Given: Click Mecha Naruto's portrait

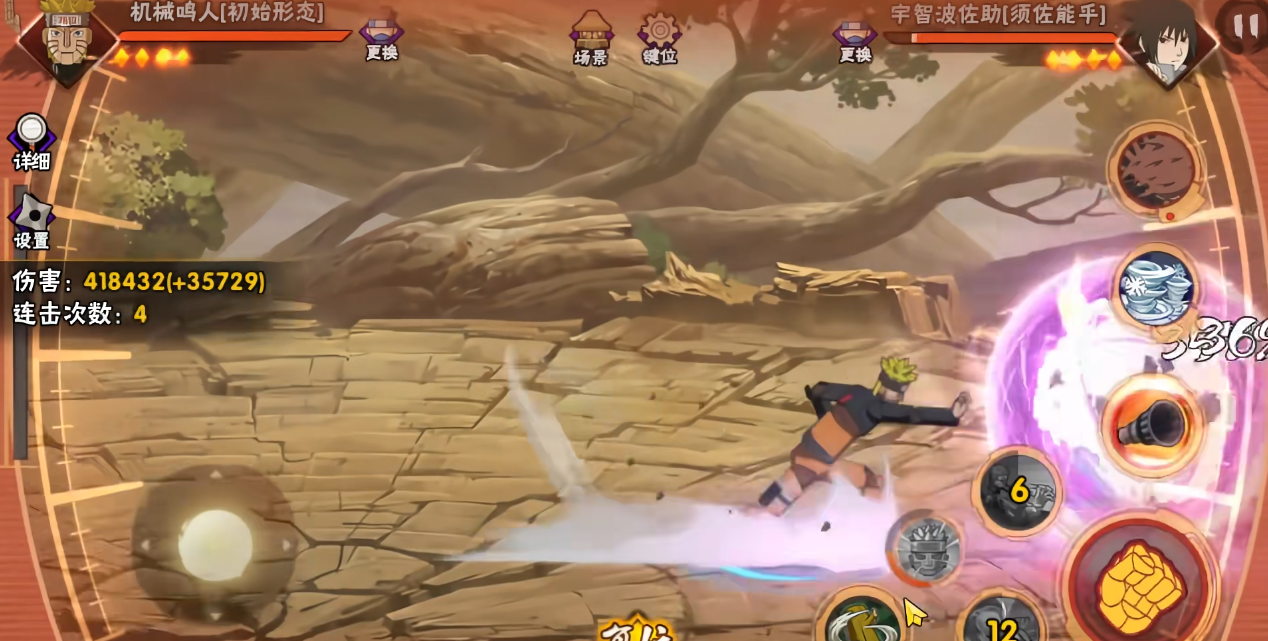Looking at the screenshot, I should point(66,40).
